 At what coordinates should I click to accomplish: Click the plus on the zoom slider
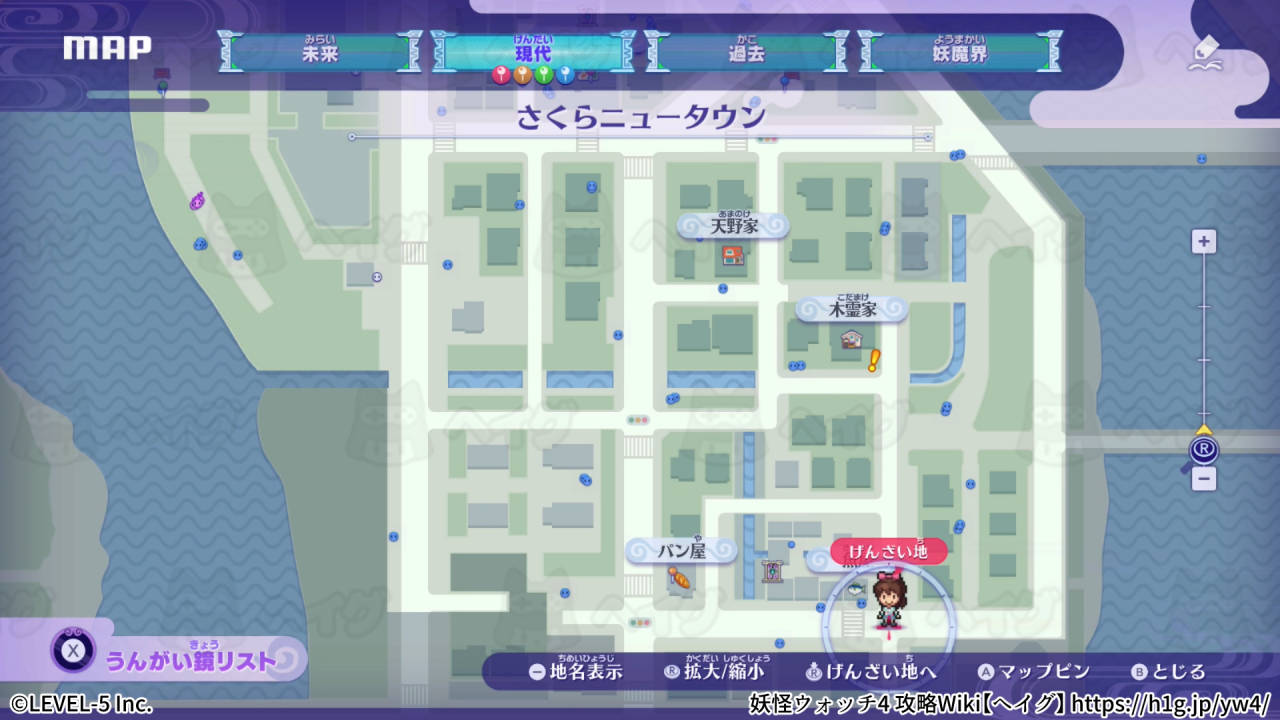click(1203, 241)
